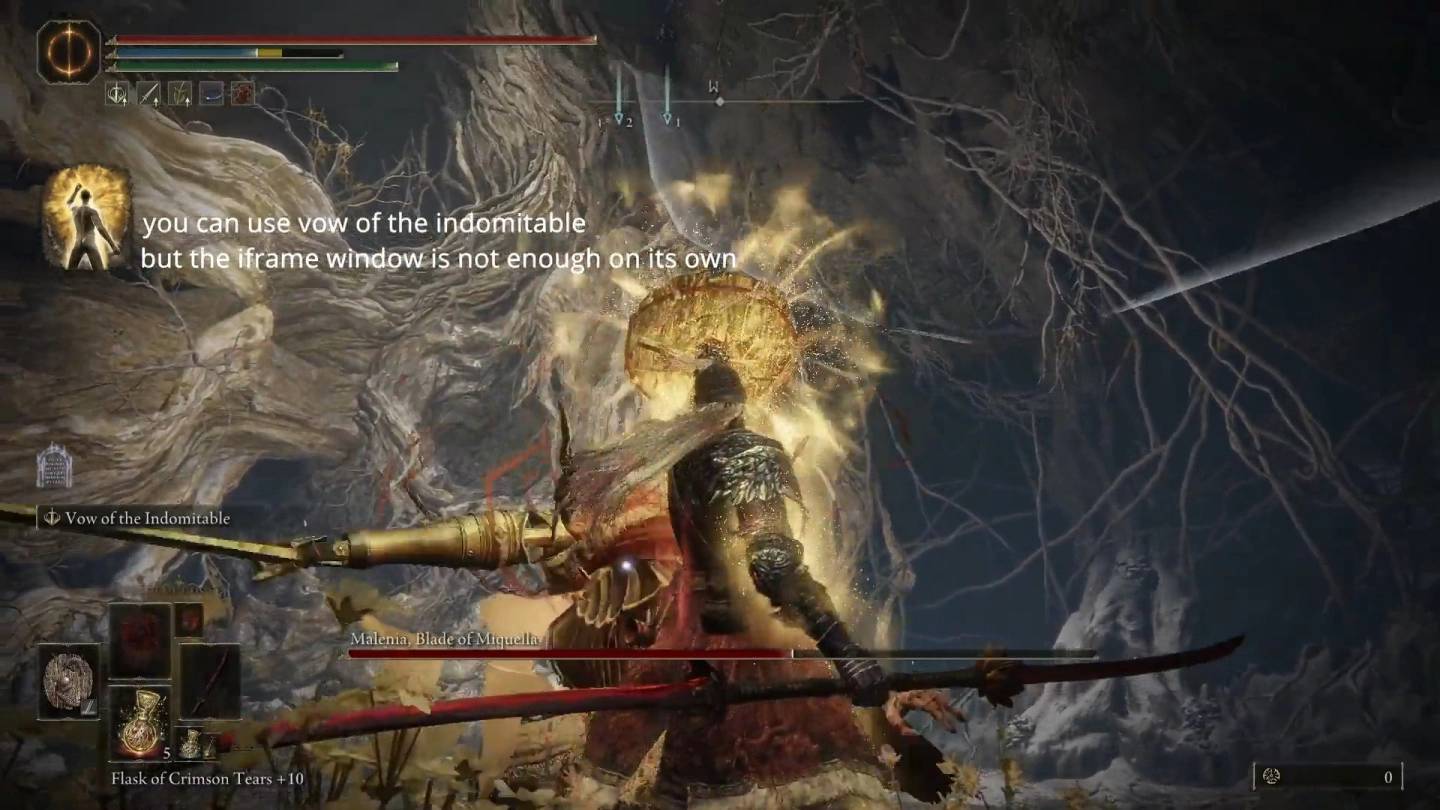This screenshot has height=810, width=1440.
Task: Click the round shield left-hand slot
Action: [69, 681]
